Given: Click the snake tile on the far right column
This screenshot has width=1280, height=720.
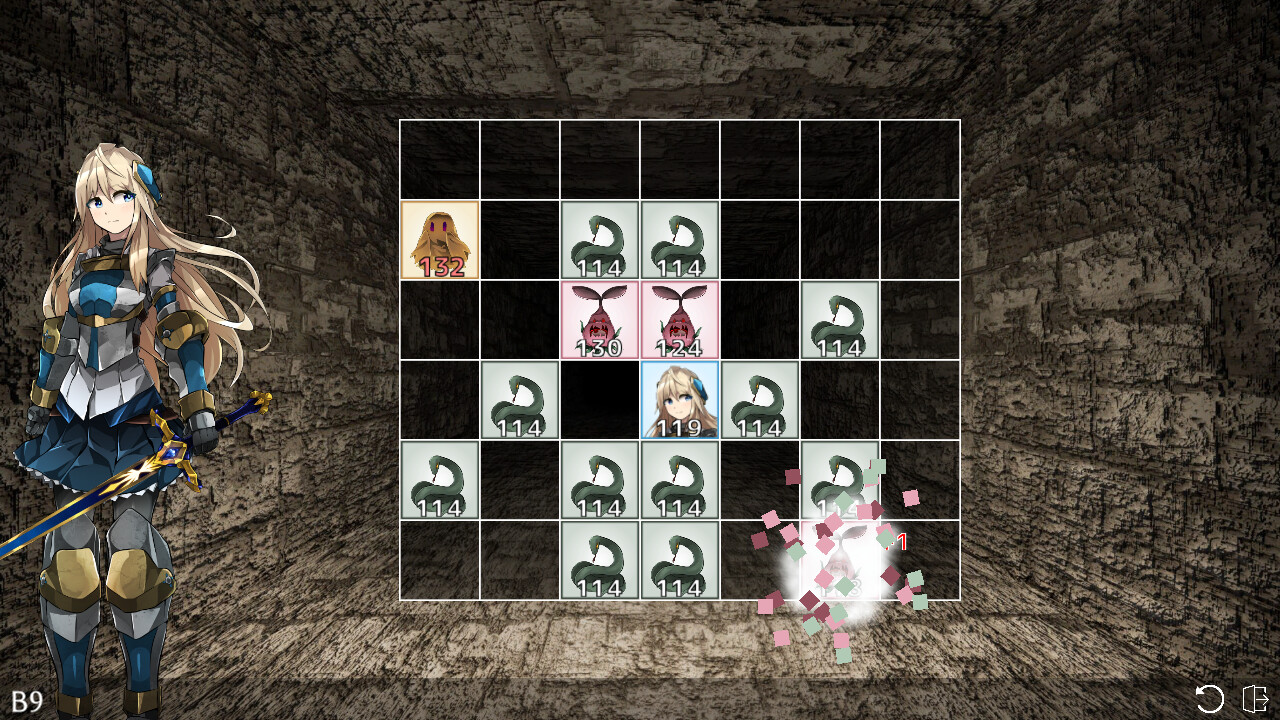Looking at the screenshot, I should [x=840, y=322].
